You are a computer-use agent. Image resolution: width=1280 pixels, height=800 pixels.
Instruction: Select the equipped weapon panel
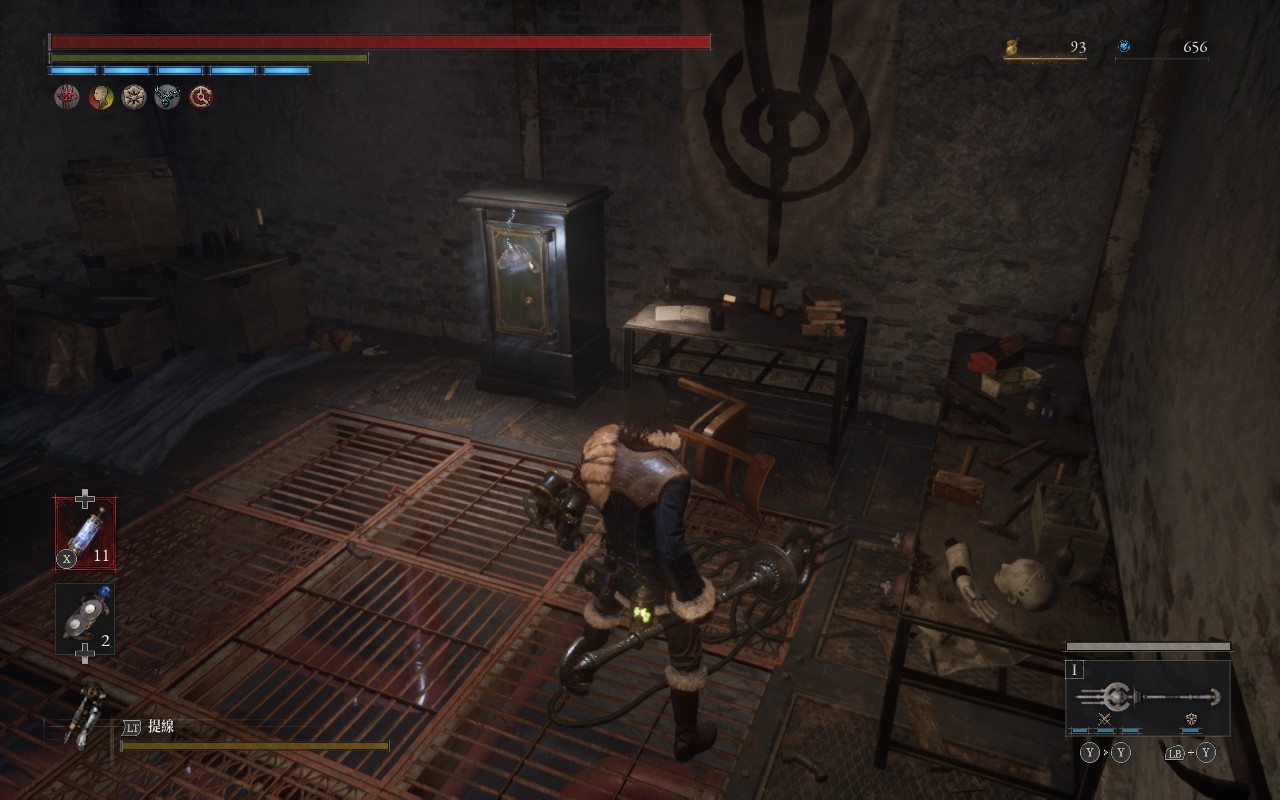1148,696
